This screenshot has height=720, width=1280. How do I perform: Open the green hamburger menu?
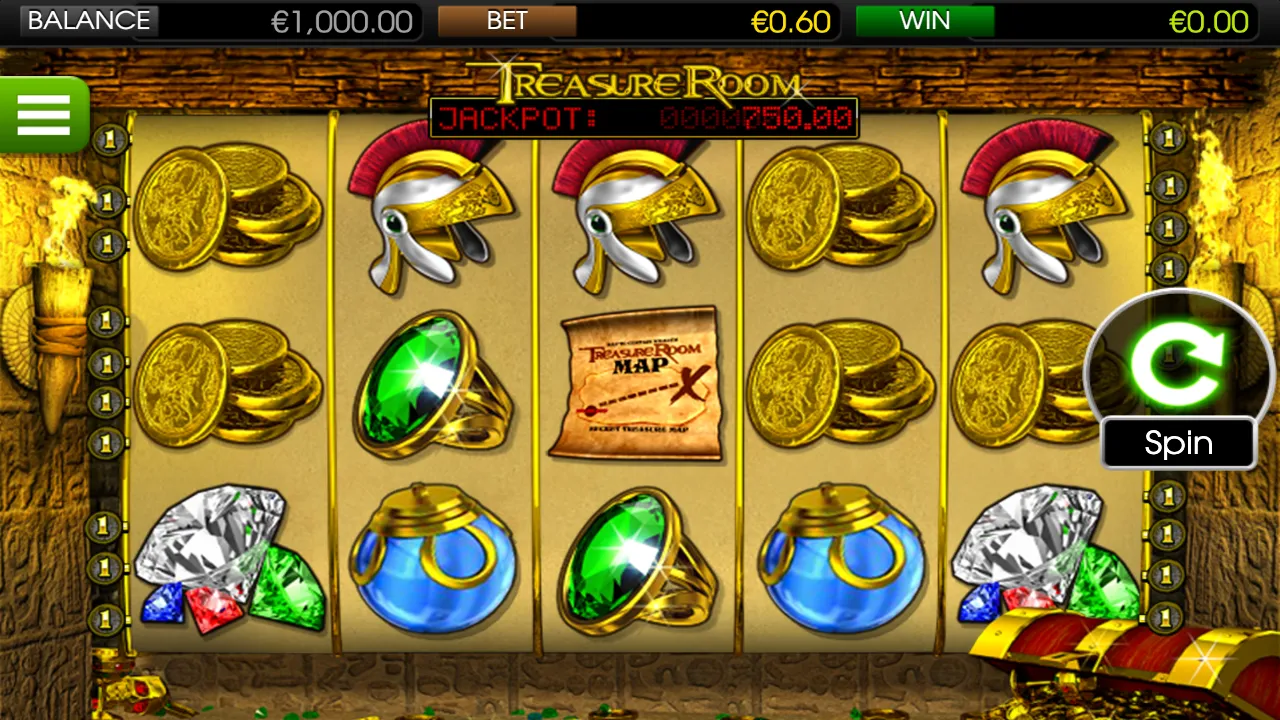(43, 113)
